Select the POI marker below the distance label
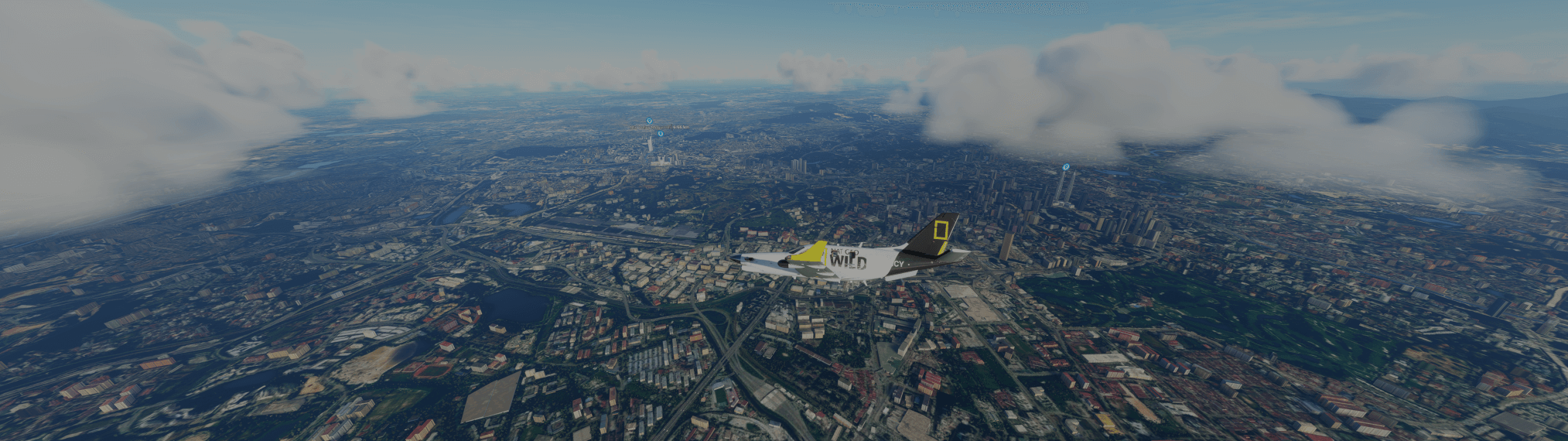 pos(660,134)
